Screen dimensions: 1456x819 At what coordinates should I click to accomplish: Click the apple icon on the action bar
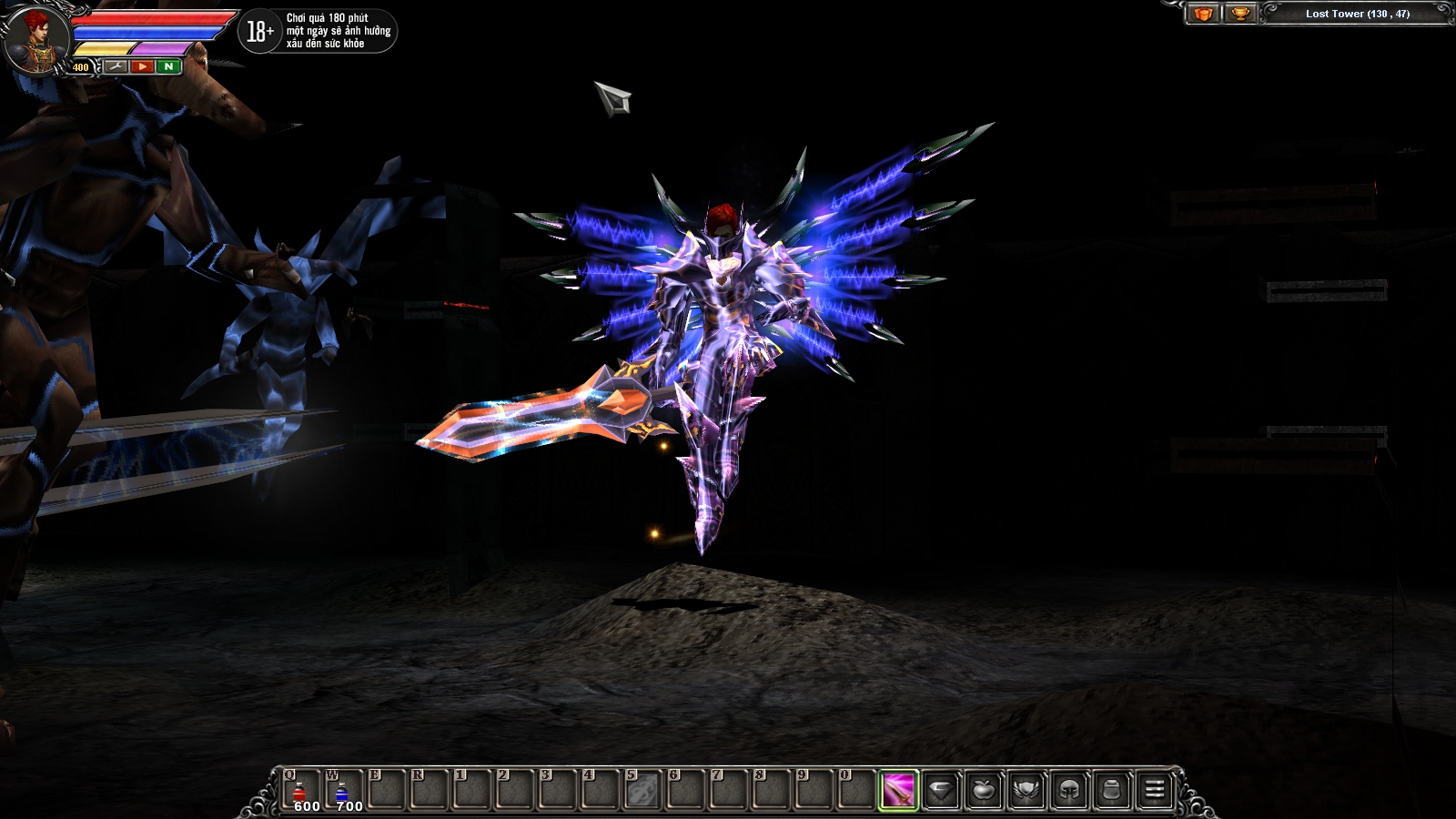pos(984,788)
